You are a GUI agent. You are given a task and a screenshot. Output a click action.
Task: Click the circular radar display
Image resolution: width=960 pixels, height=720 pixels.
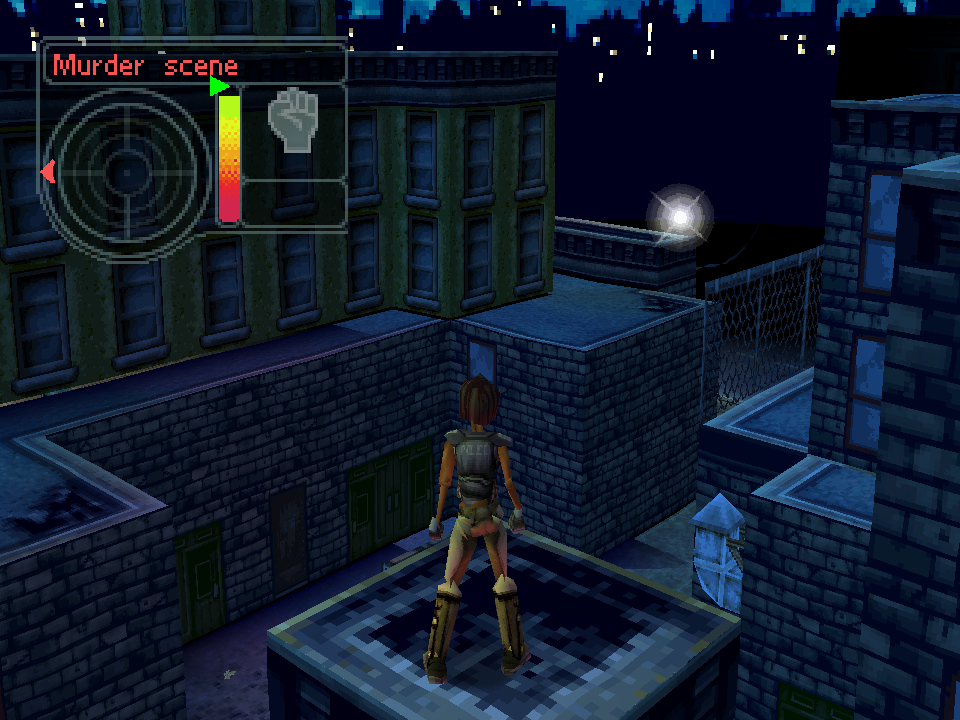click(126, 173)
